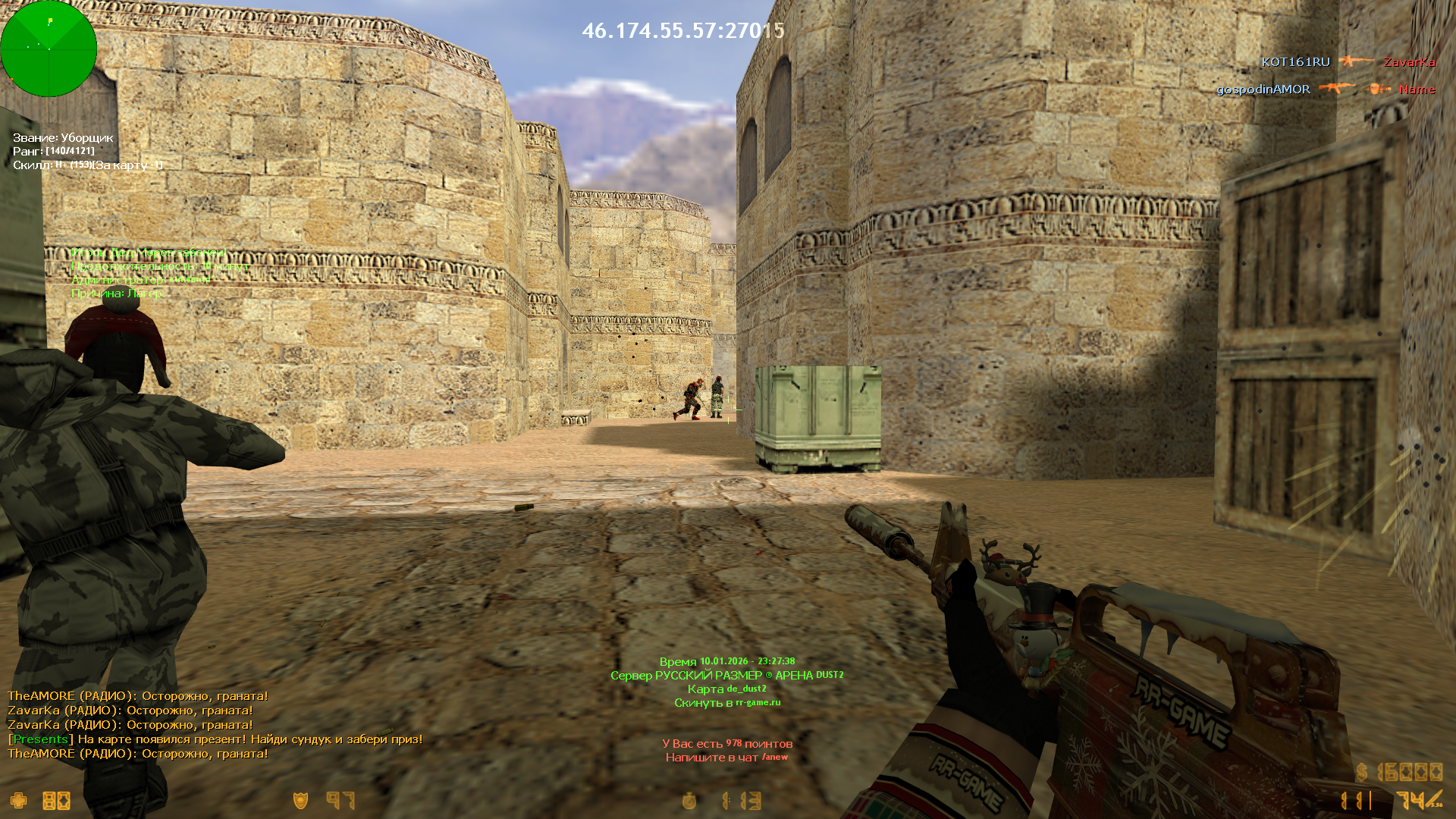
Task: Click the armor shield icon
Action: (301, 801)
